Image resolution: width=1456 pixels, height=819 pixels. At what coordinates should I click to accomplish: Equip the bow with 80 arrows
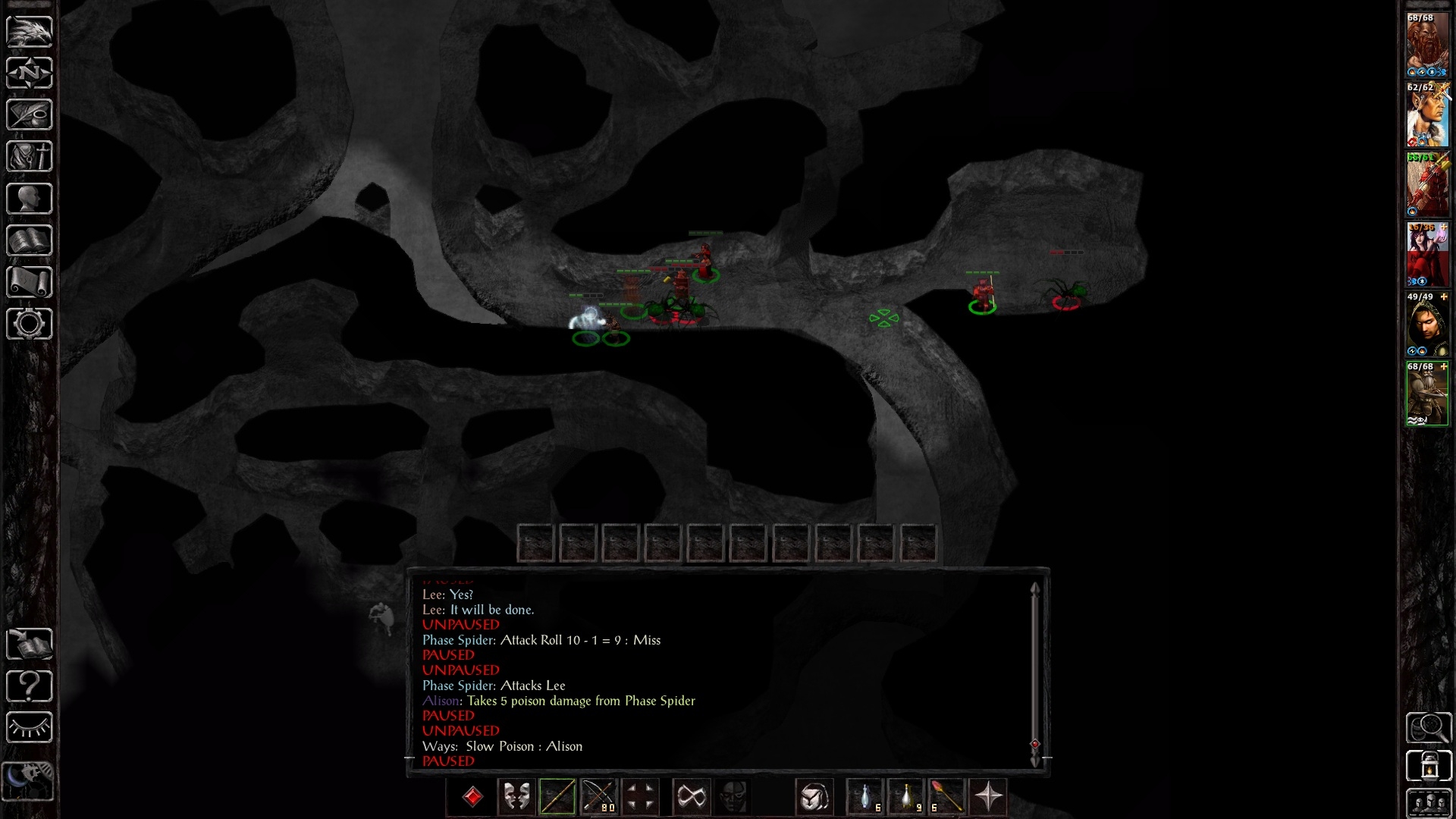point(598,797)
